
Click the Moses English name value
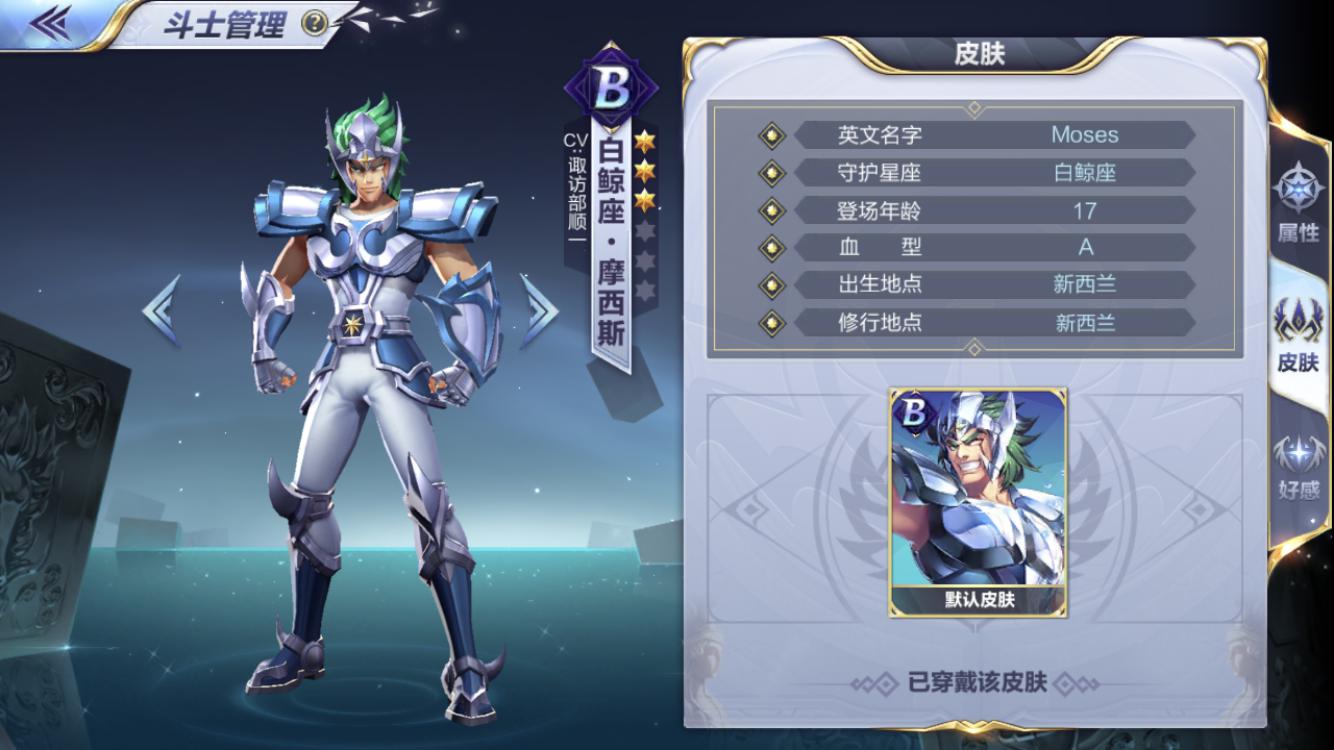pyautogui.click(x=1085, y=134)
